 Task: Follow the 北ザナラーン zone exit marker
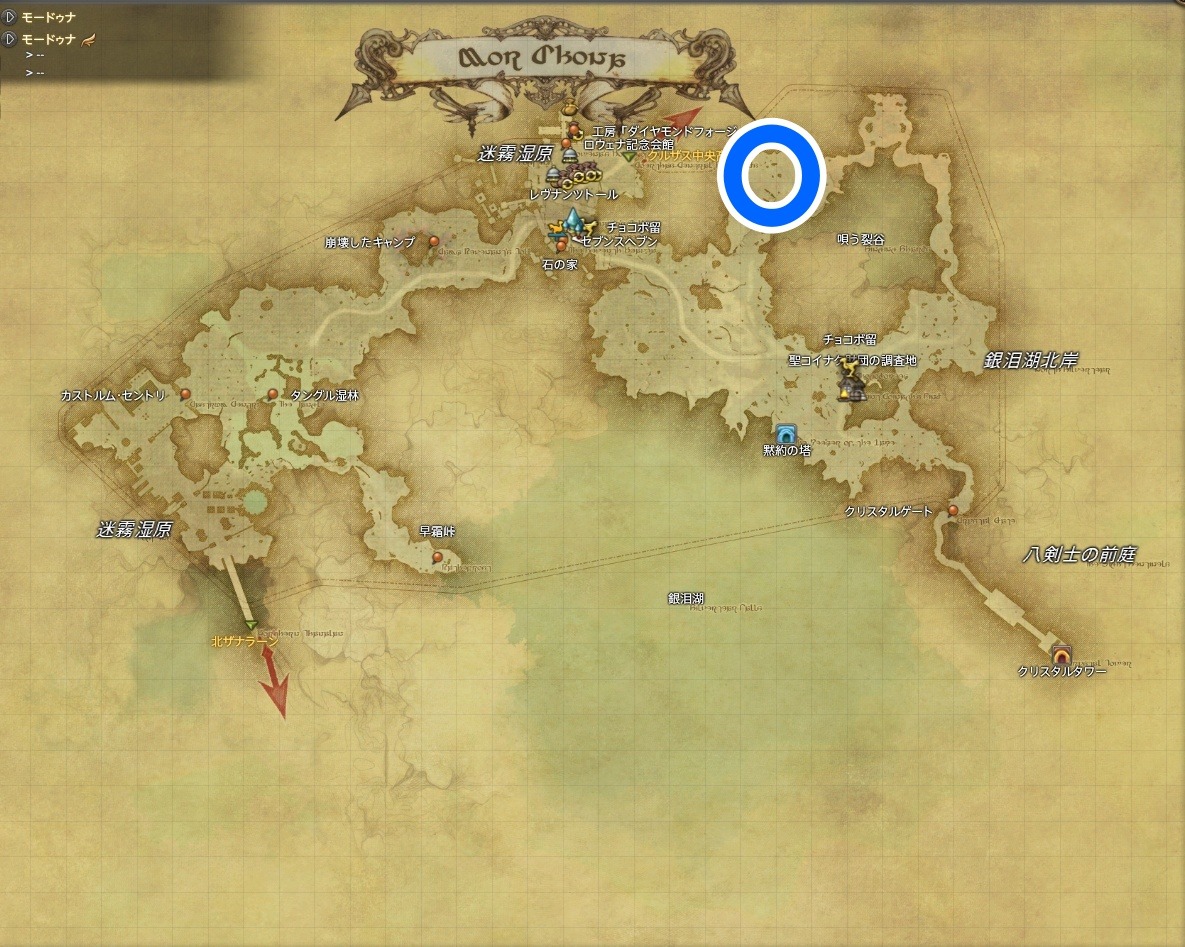point(251,626)
